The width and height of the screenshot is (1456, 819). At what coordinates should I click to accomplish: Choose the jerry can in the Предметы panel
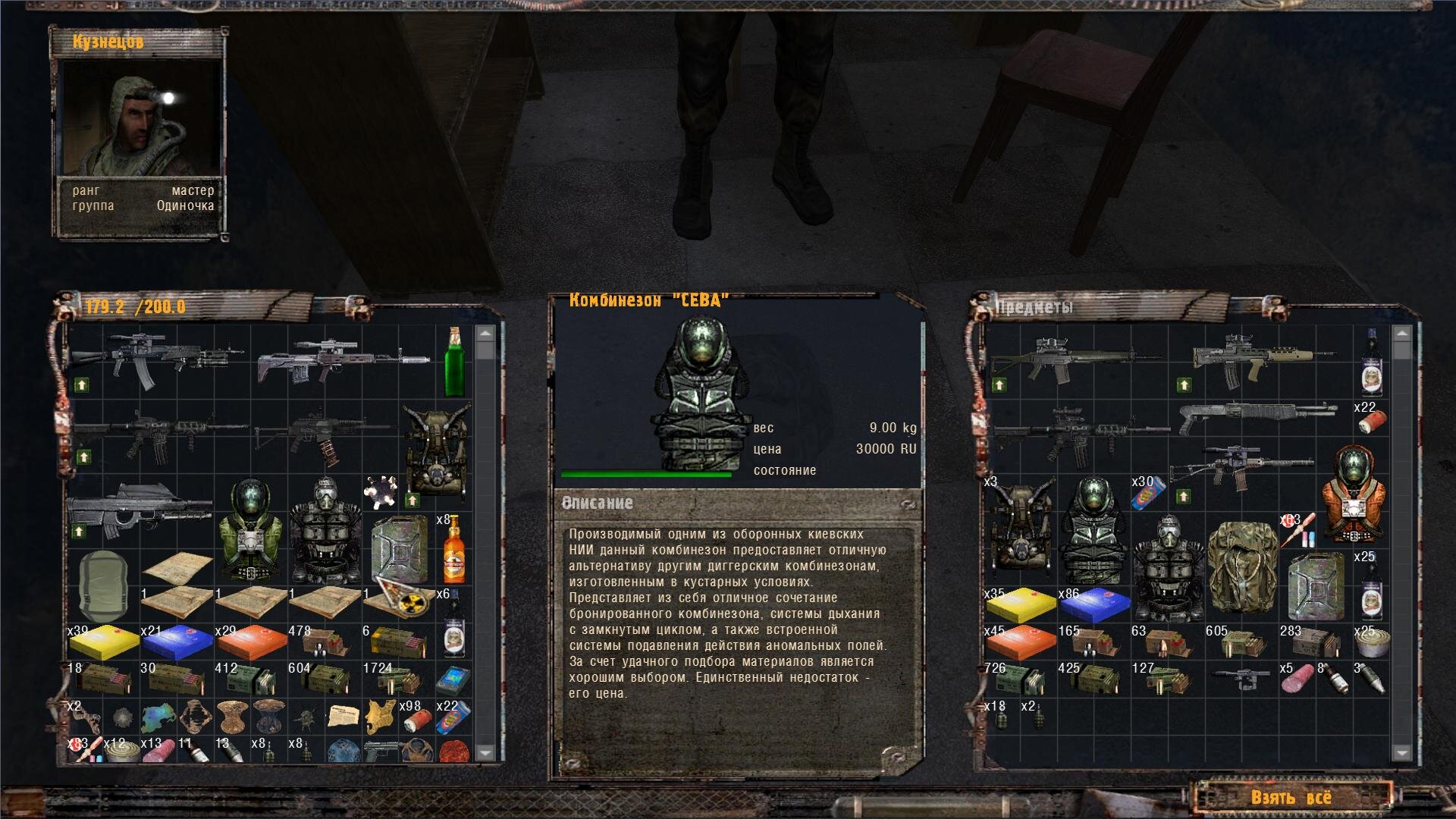point(1315,586)
